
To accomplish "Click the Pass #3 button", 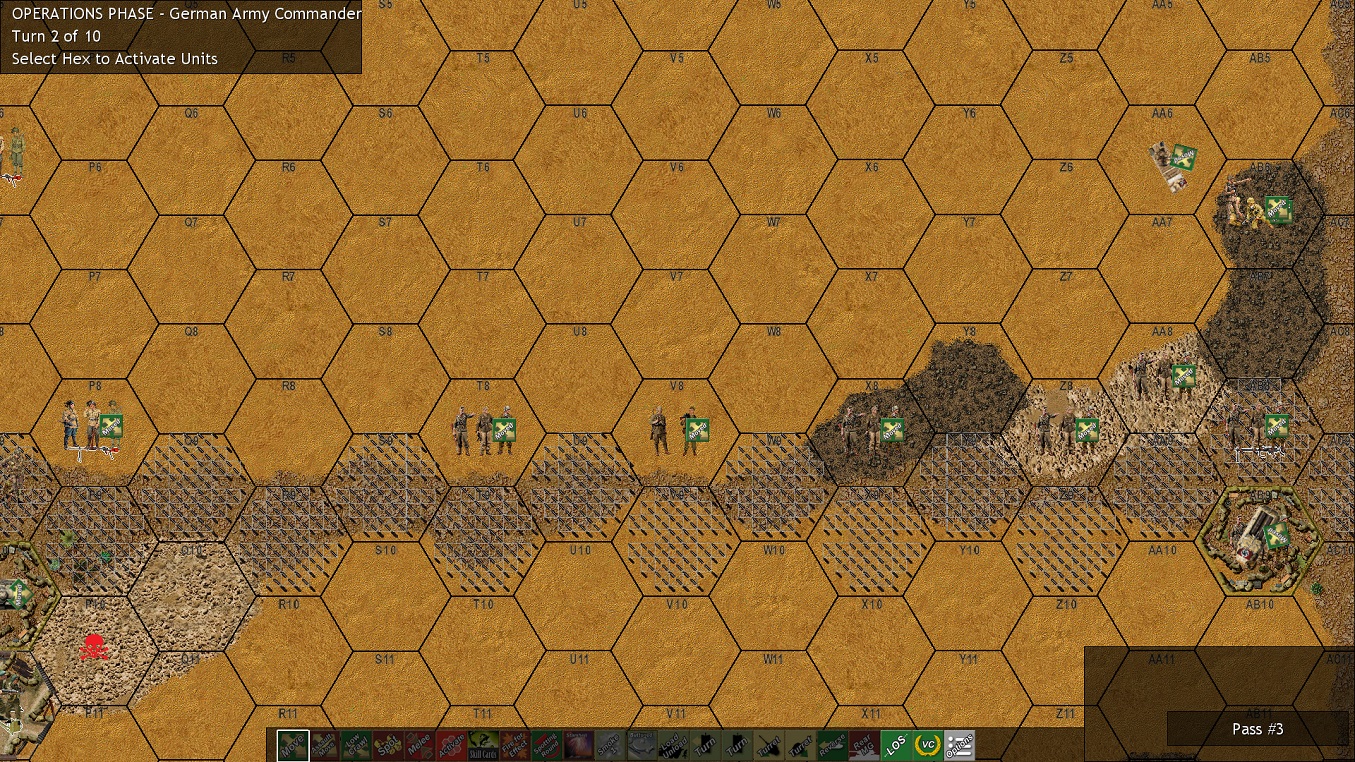I will coord(1257,729).
